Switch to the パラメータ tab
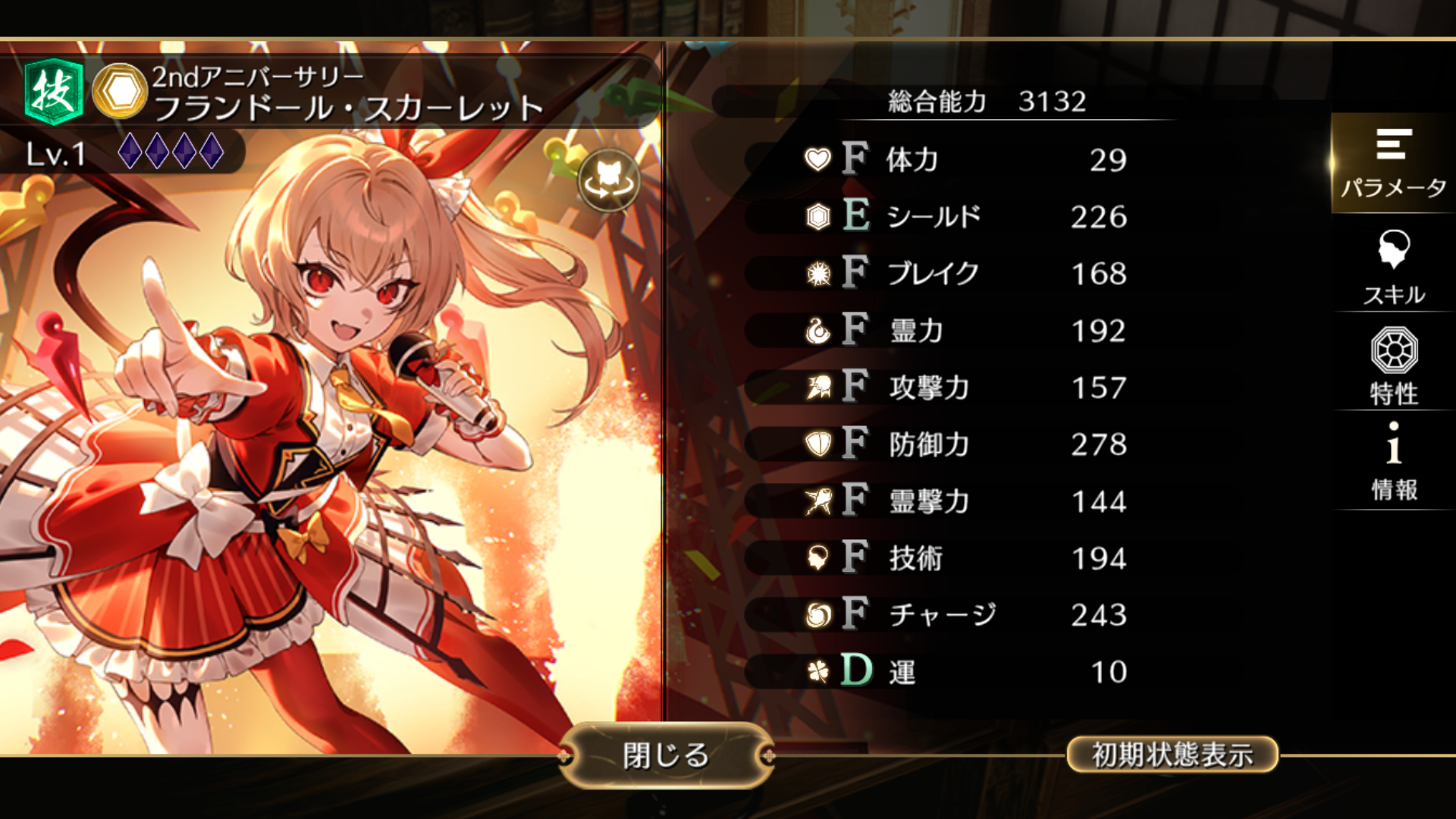The image size is (1456, 819). point(1393,163)
